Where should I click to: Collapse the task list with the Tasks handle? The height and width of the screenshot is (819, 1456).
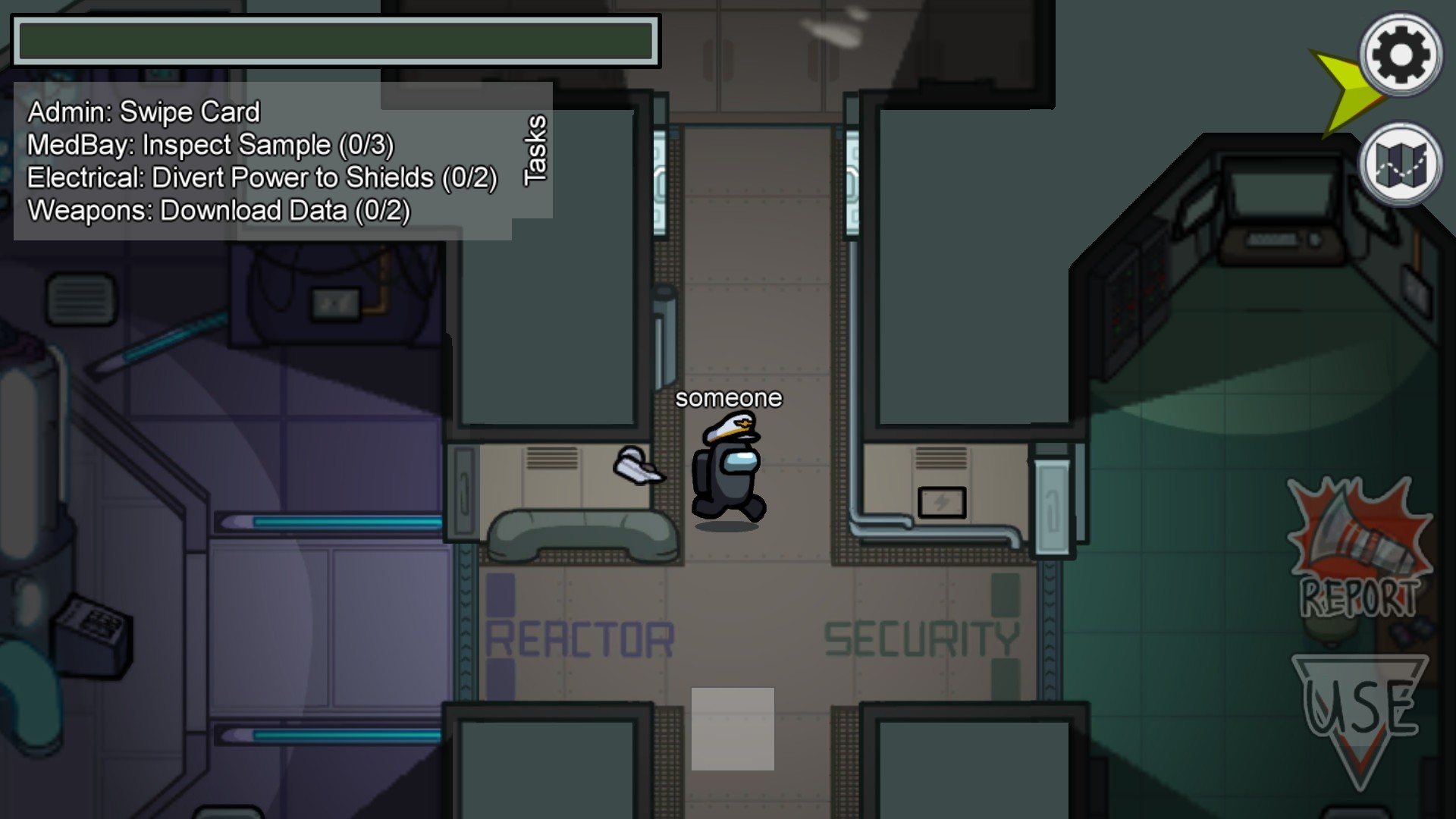(534, 149)
